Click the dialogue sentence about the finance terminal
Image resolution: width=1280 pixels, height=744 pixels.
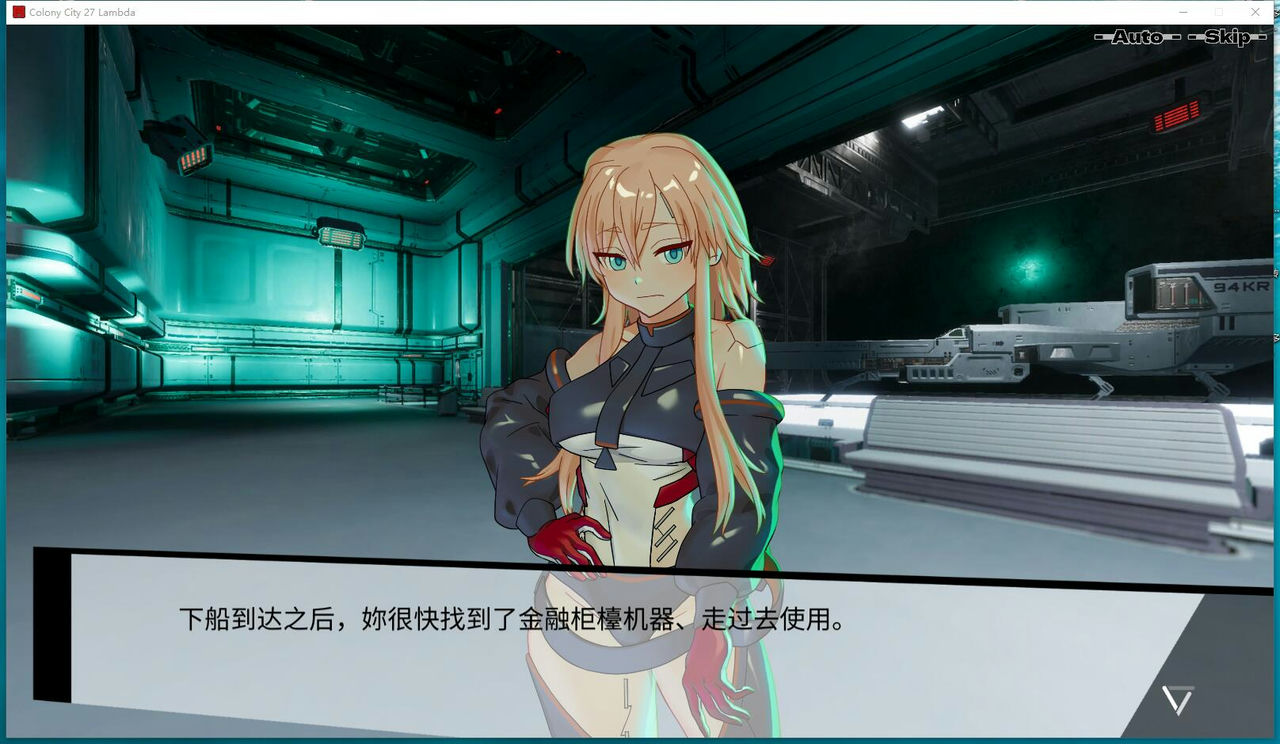[512, 618]
